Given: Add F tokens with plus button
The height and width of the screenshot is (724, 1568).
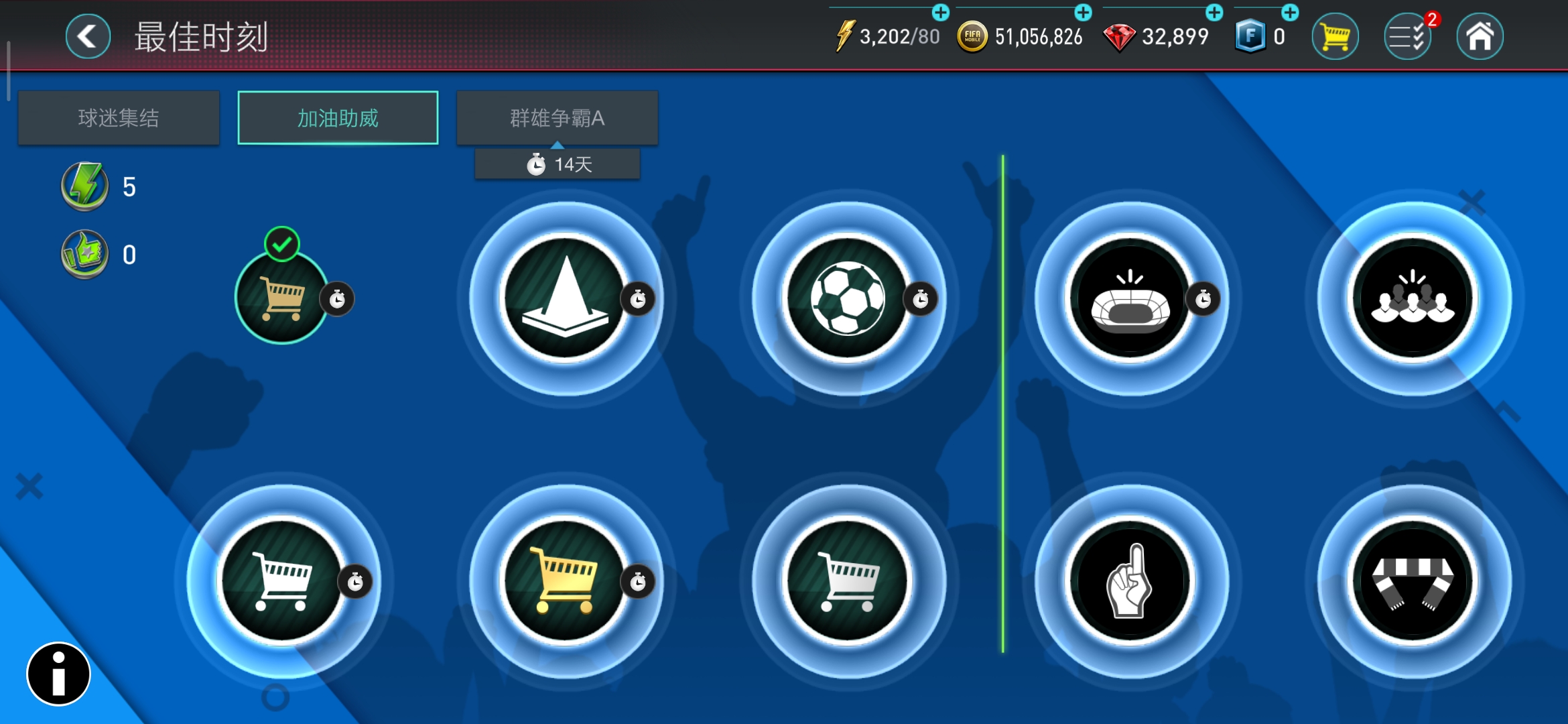Looking at the screenshot, I should point(1290,12).
